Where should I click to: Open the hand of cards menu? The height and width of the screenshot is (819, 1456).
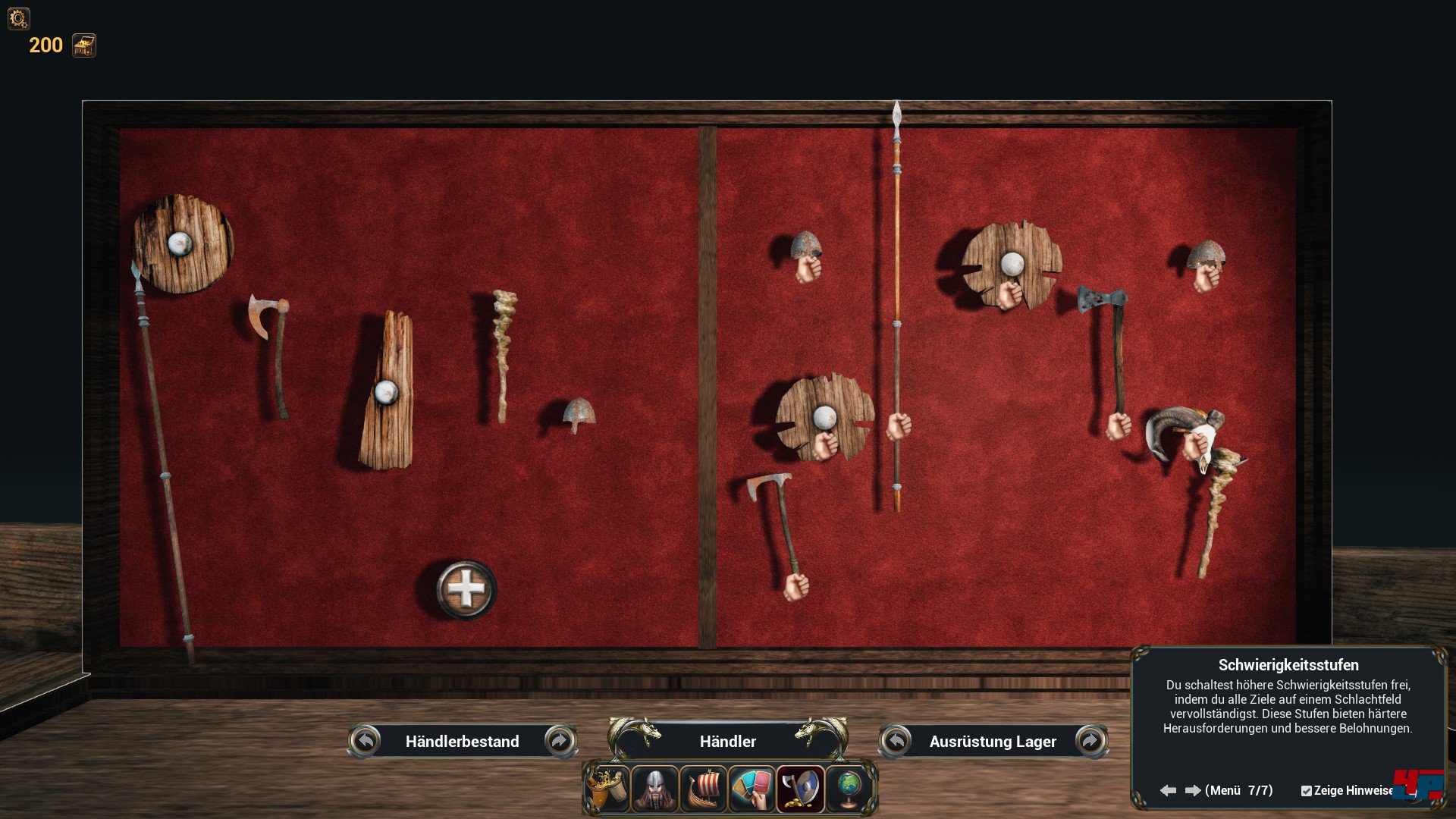[x=752, y=789]
